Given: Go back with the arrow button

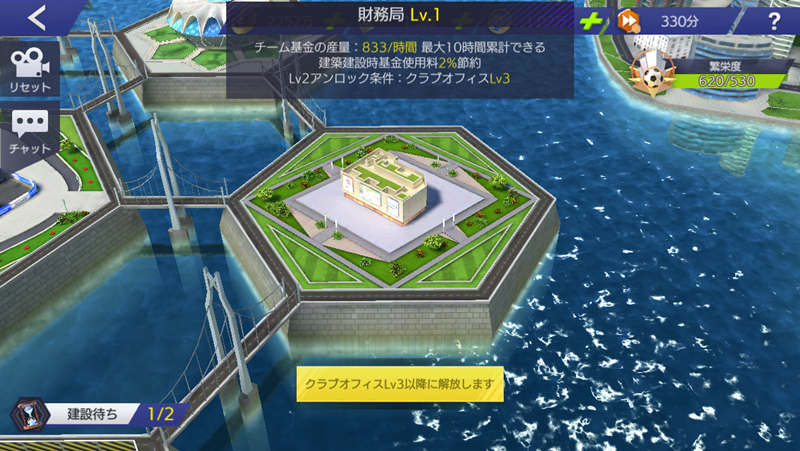Looking at the screenshot, I should 38,17.
